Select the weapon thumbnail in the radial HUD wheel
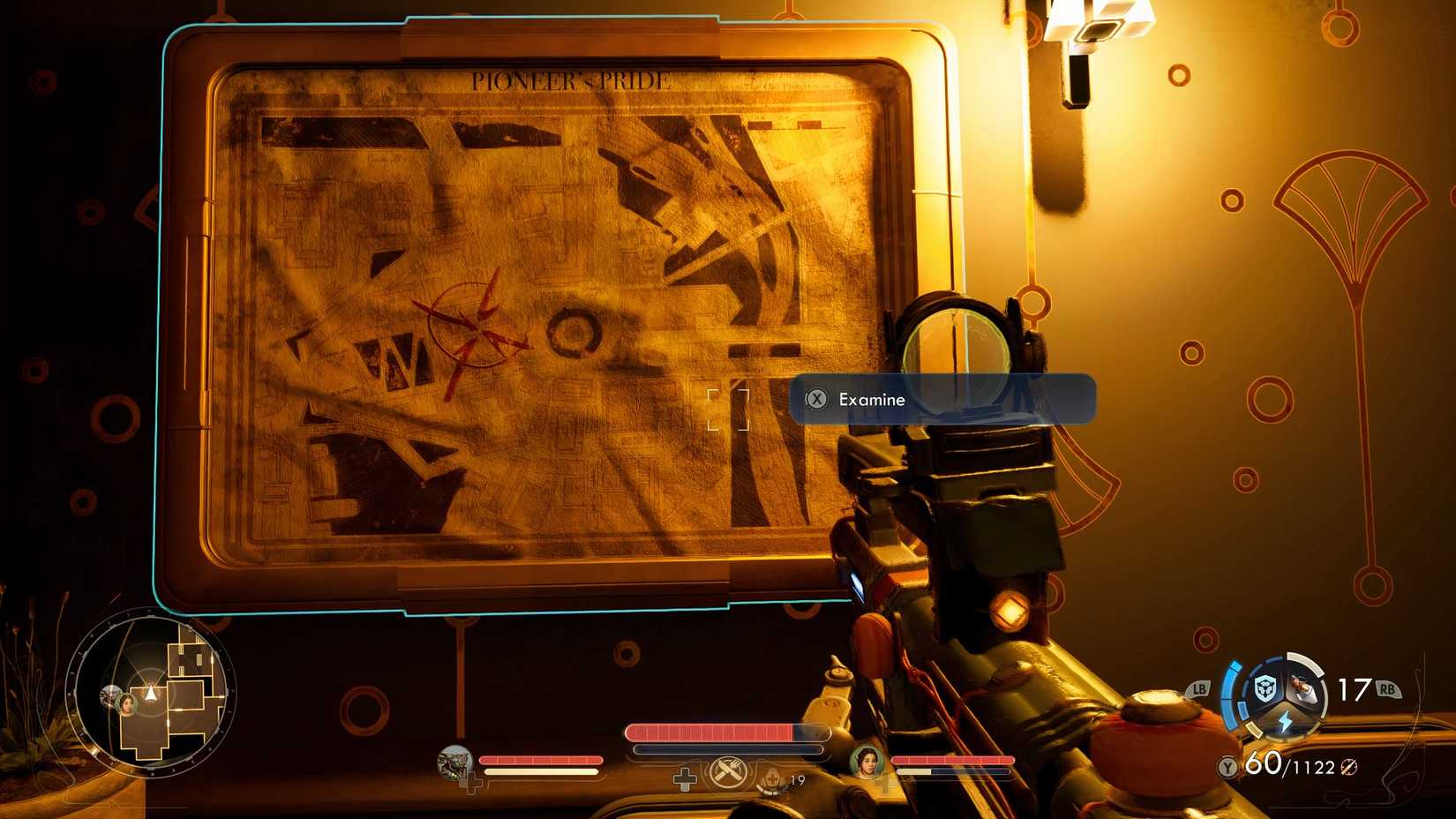 click(x=1304, y=687)
